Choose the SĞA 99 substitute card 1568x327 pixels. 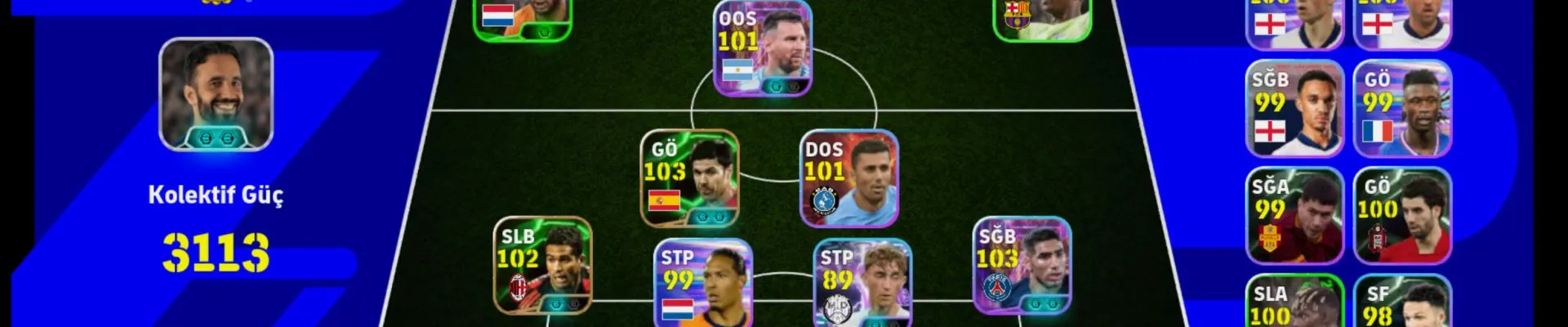coord(1294,216)
